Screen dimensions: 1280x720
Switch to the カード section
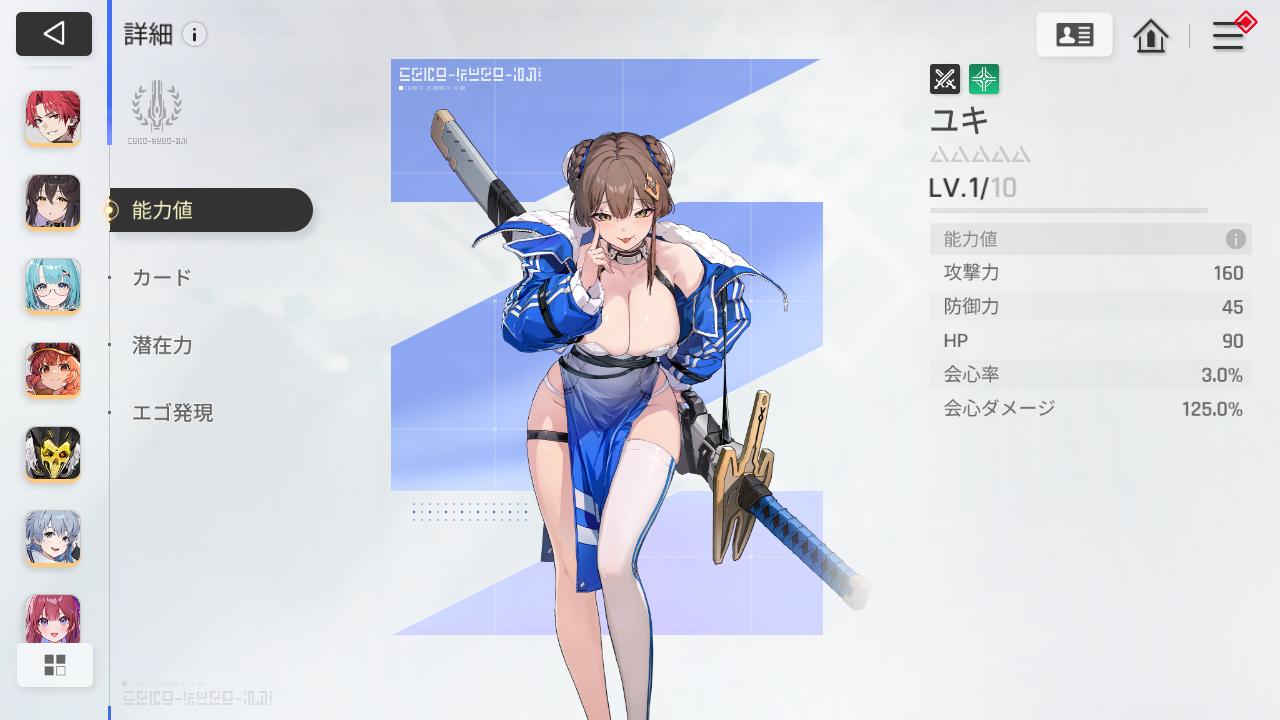[x=160, y=277]
